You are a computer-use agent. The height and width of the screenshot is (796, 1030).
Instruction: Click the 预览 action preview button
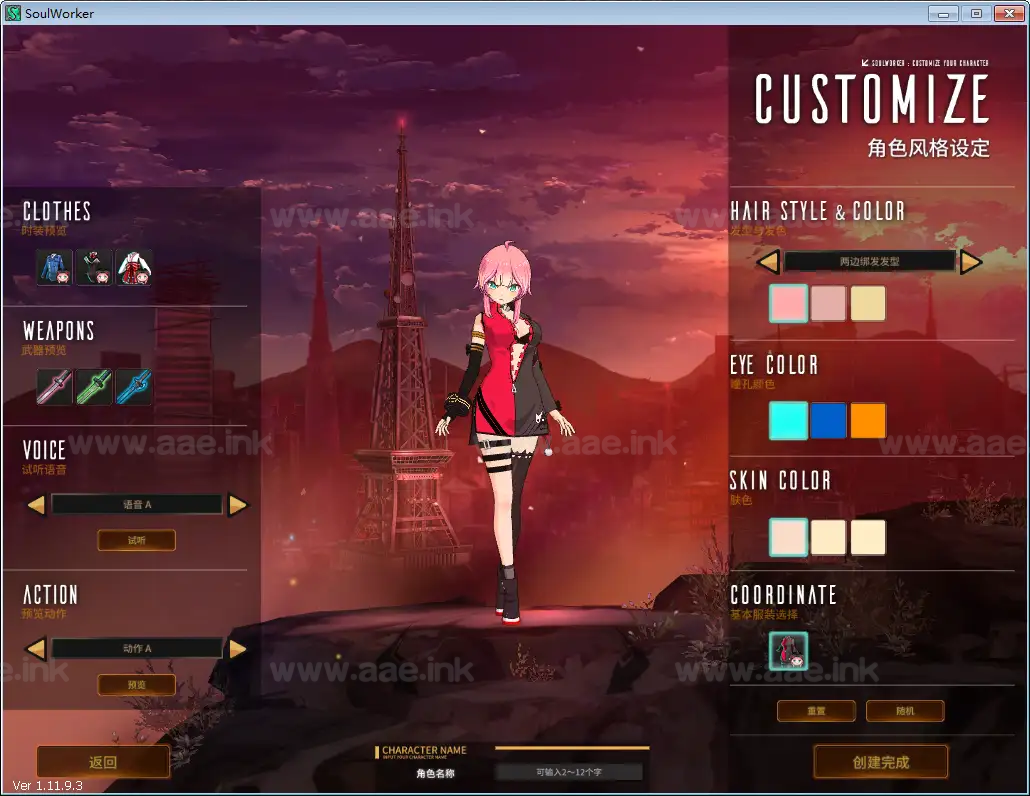[x=136, y=685]
